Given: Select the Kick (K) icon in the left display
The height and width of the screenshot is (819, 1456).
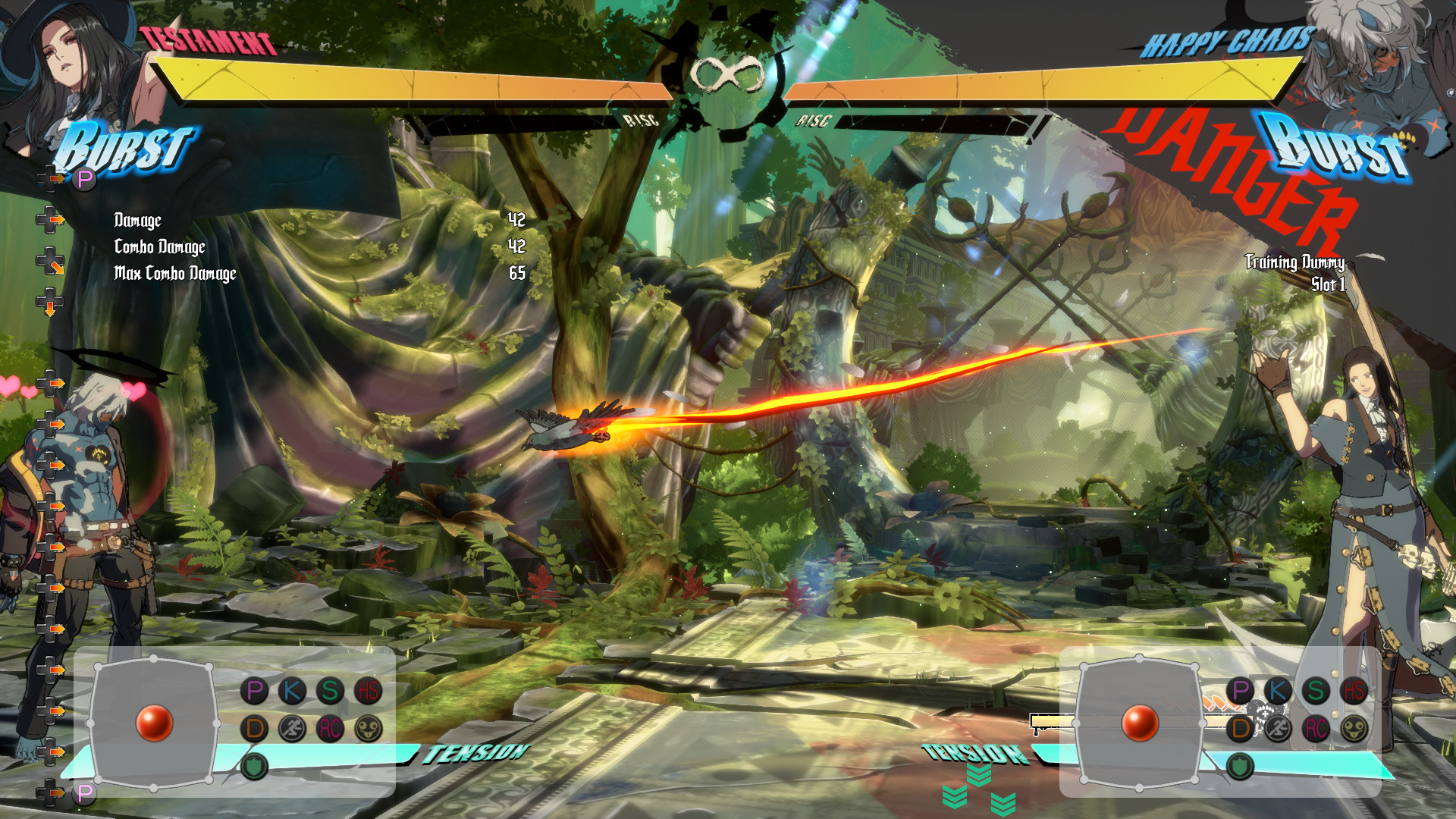Looking at the screenshot, I should (290, 690).
